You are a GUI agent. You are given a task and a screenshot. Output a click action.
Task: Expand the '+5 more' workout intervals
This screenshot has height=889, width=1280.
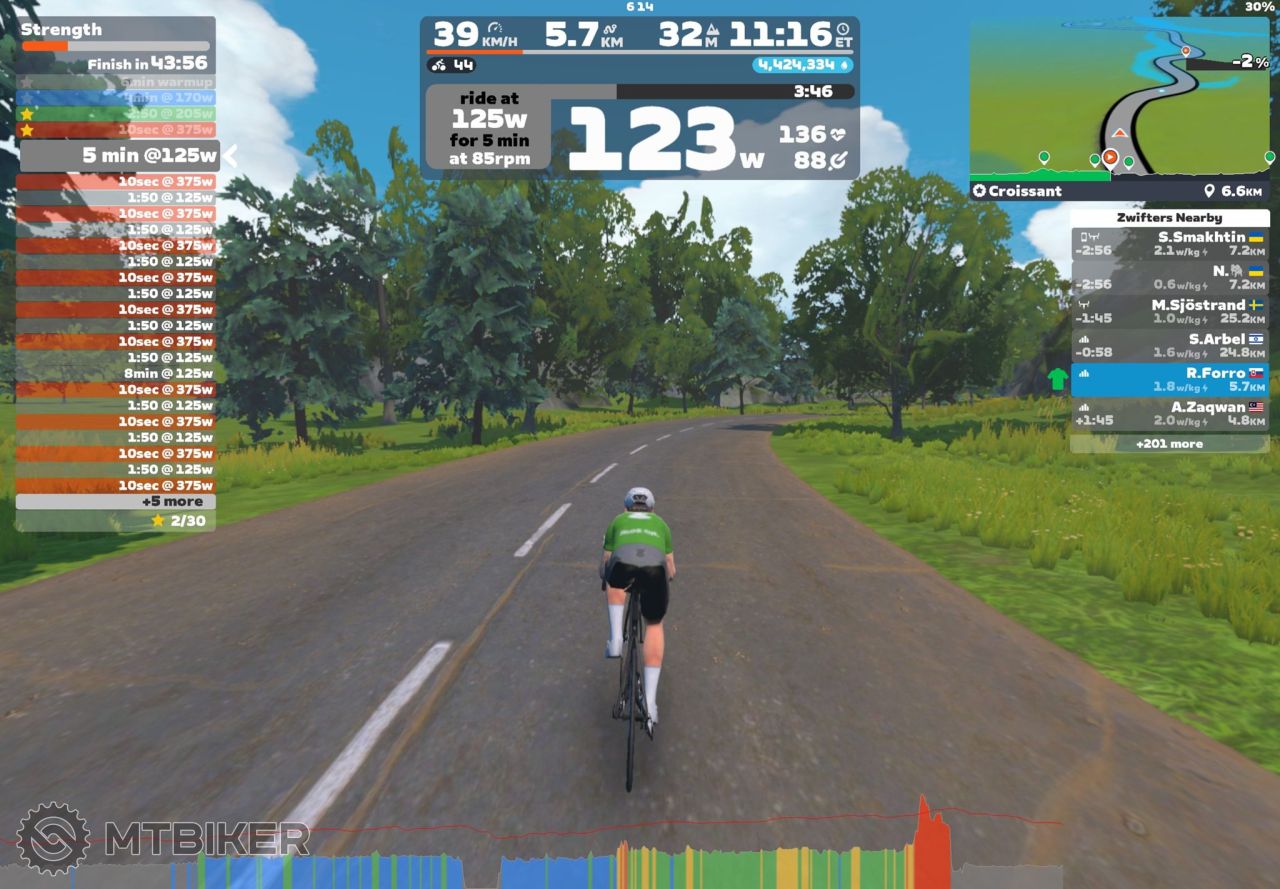[x=116, y=501]
